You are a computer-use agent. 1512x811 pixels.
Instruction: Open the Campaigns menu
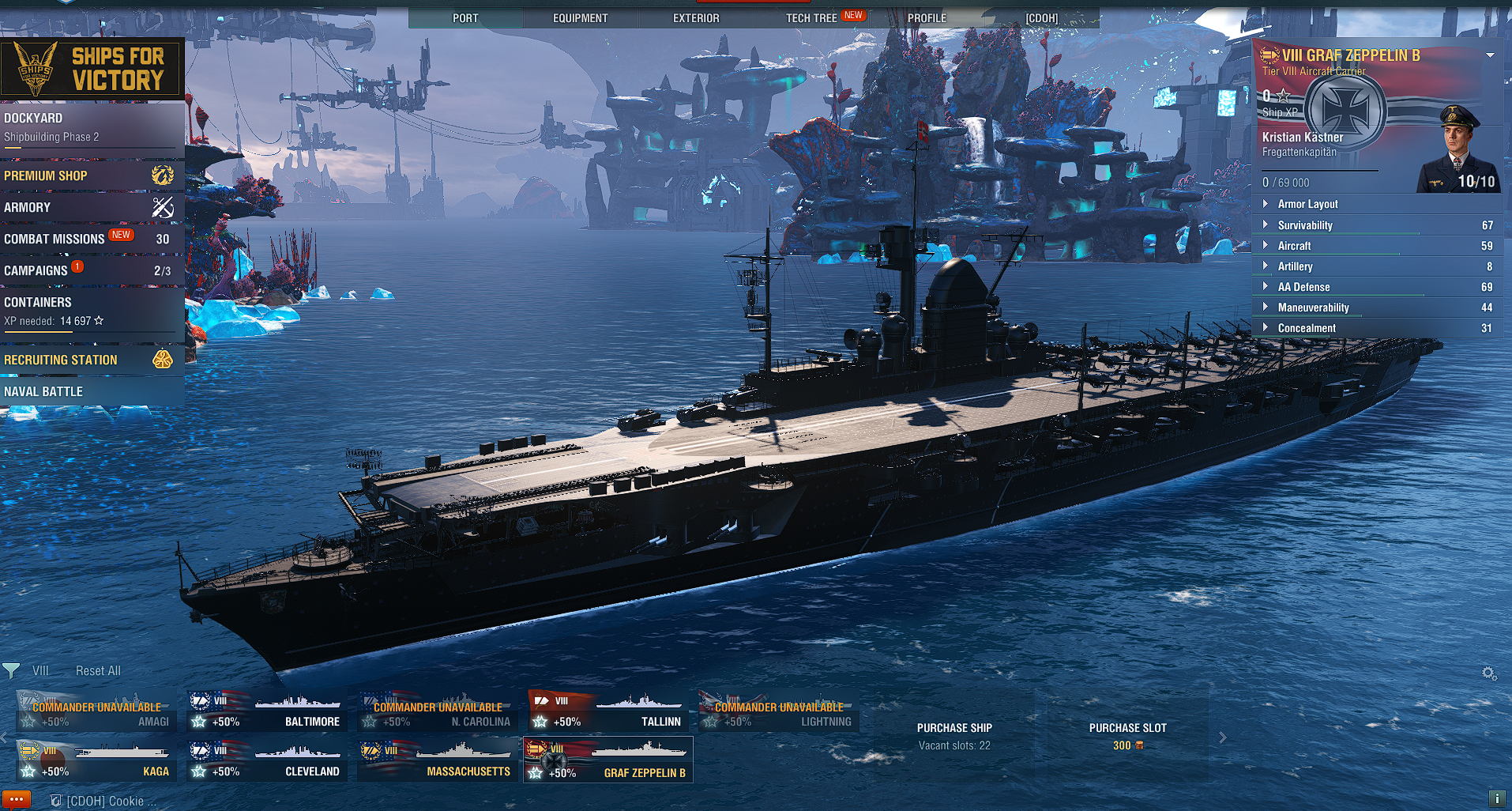point(91,270)
